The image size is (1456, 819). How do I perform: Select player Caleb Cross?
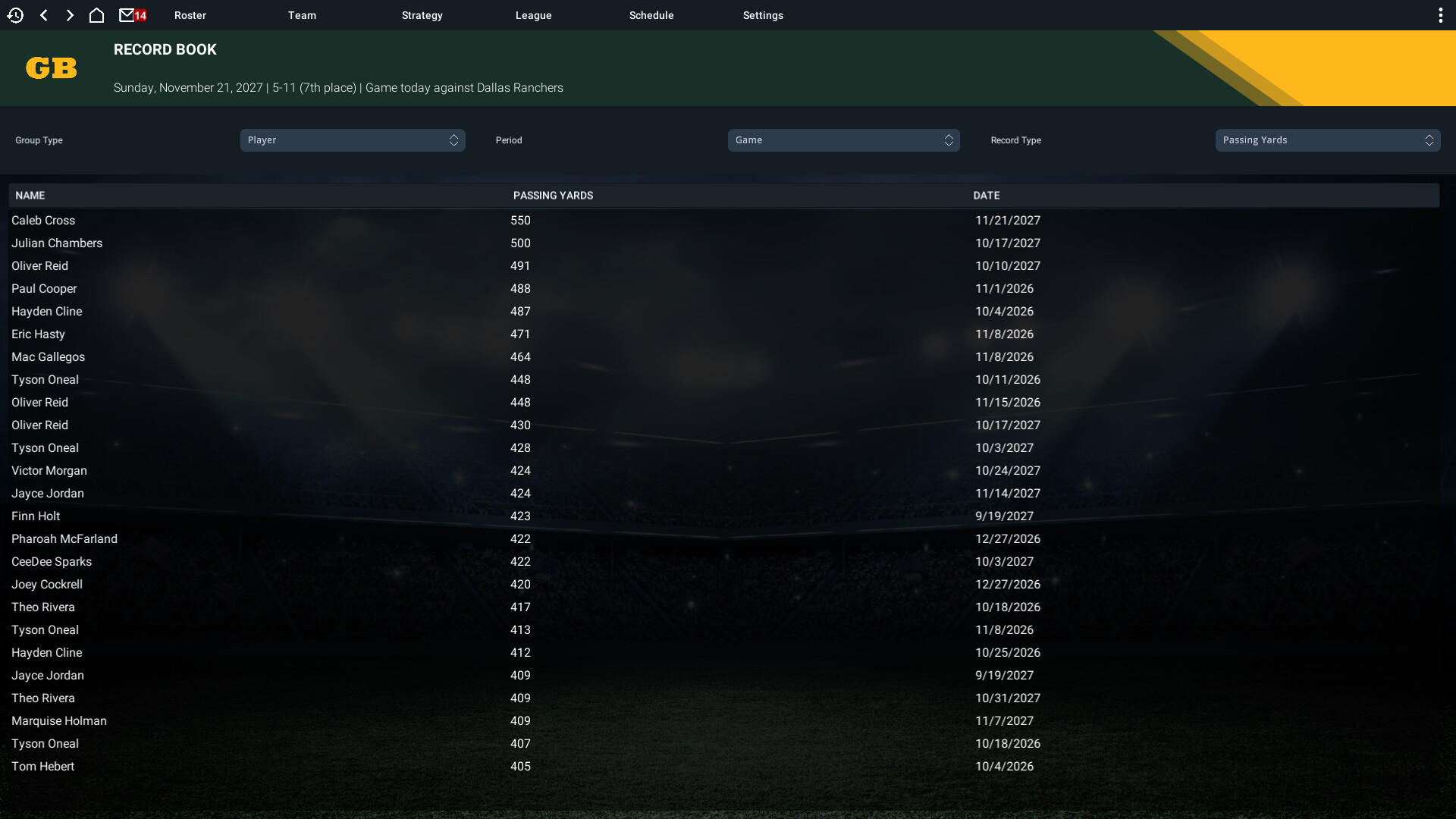[x=43, y=221]
